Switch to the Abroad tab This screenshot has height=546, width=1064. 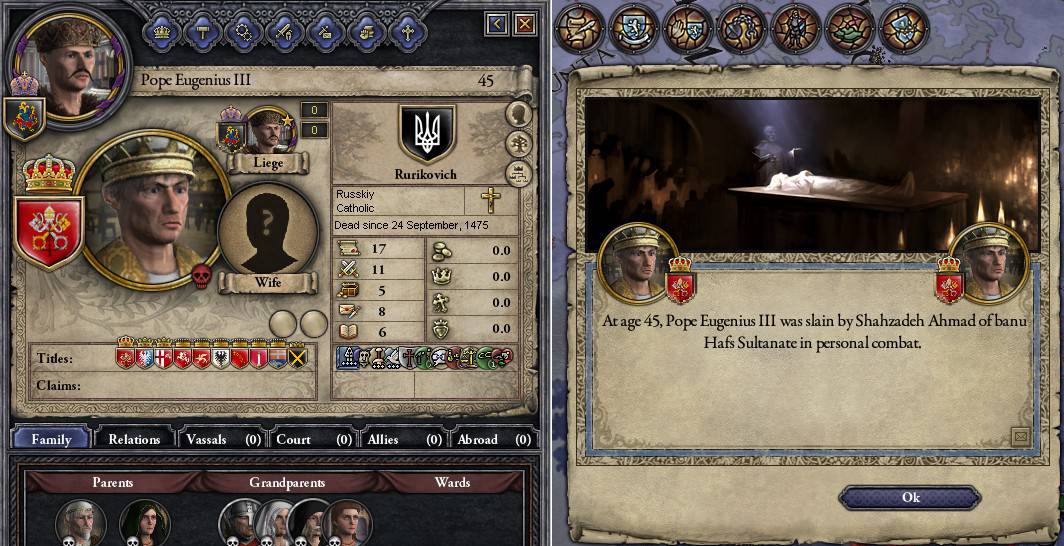(492, 439)
